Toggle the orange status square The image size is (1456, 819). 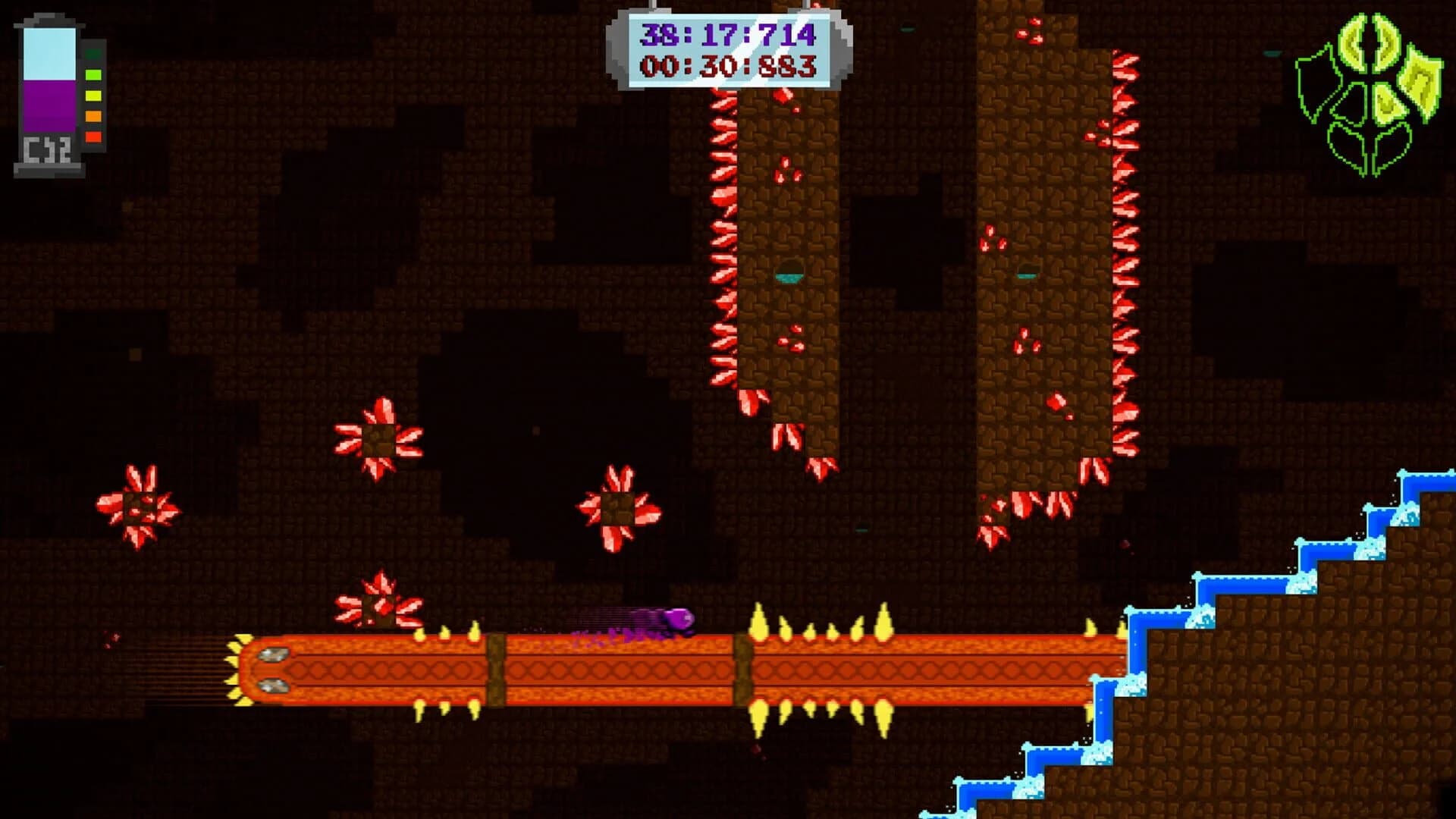93,115
